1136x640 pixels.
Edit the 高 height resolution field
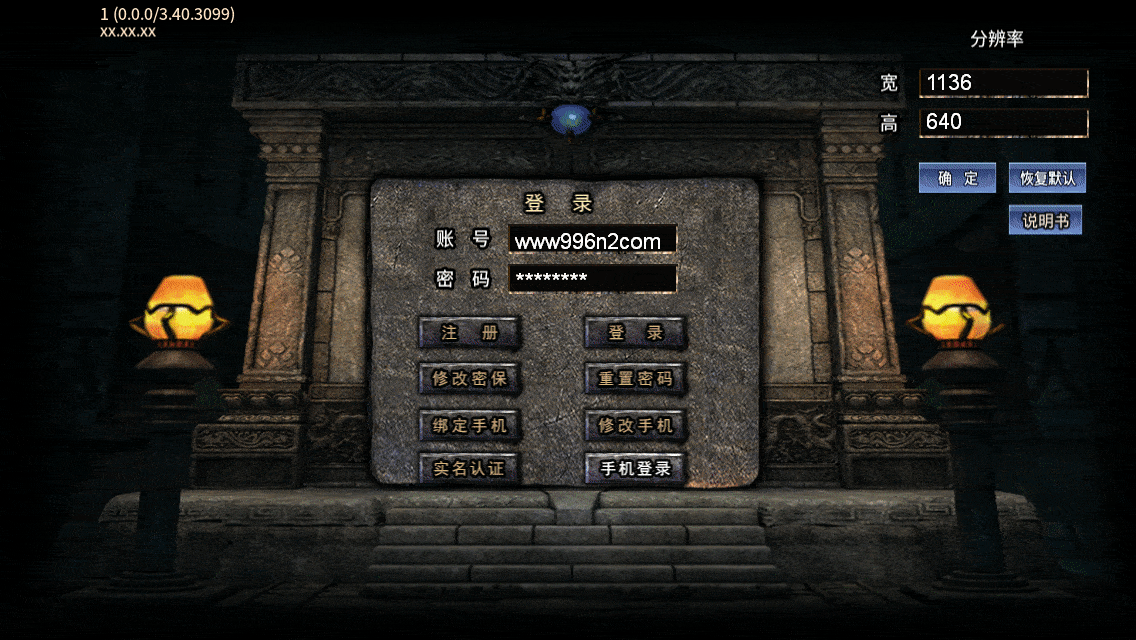(1003, 123)
